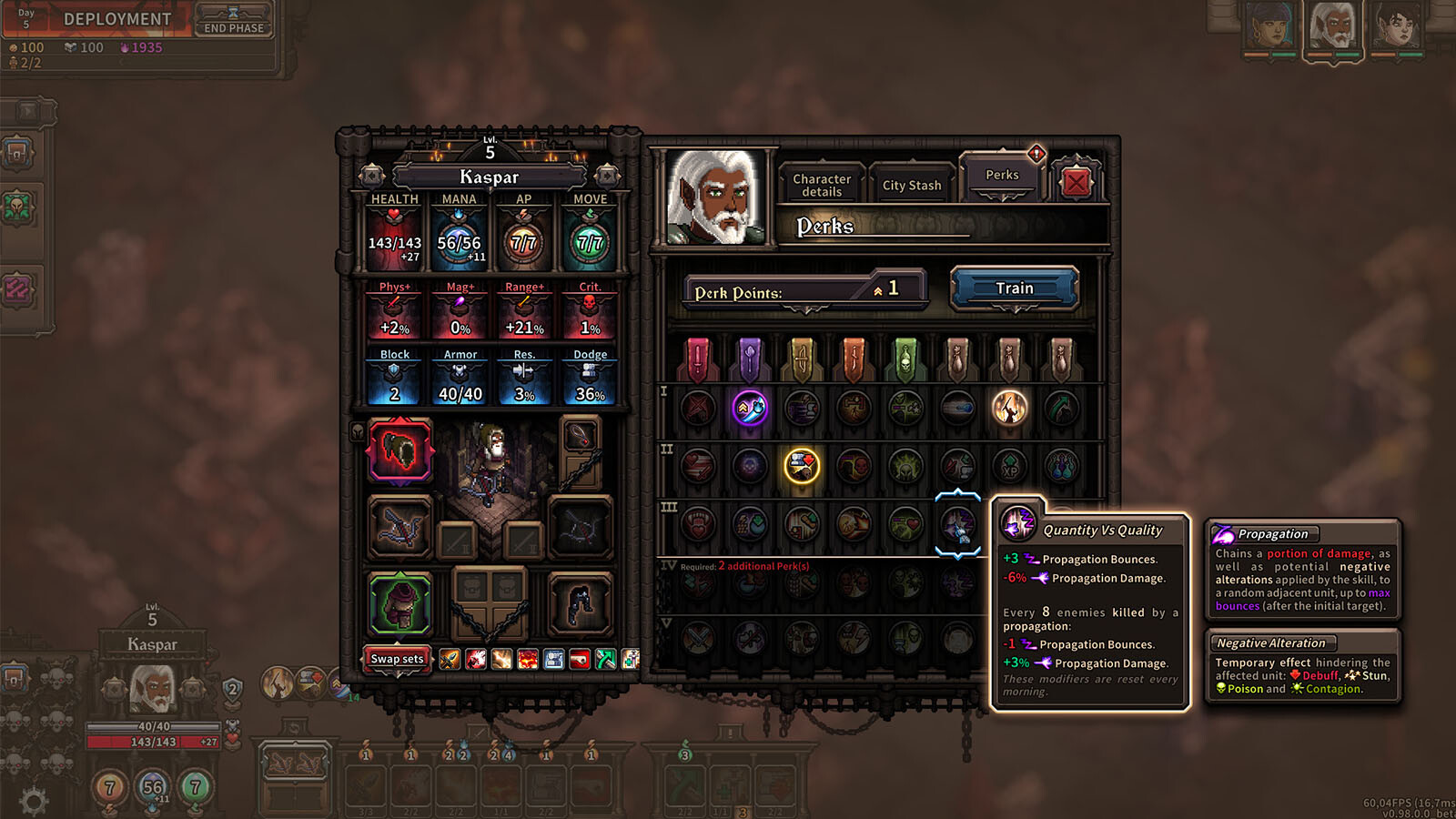Viewport: 1456px width, 819px height.
Task: Select the crossbow weapon slot
Action: (399, 527)
